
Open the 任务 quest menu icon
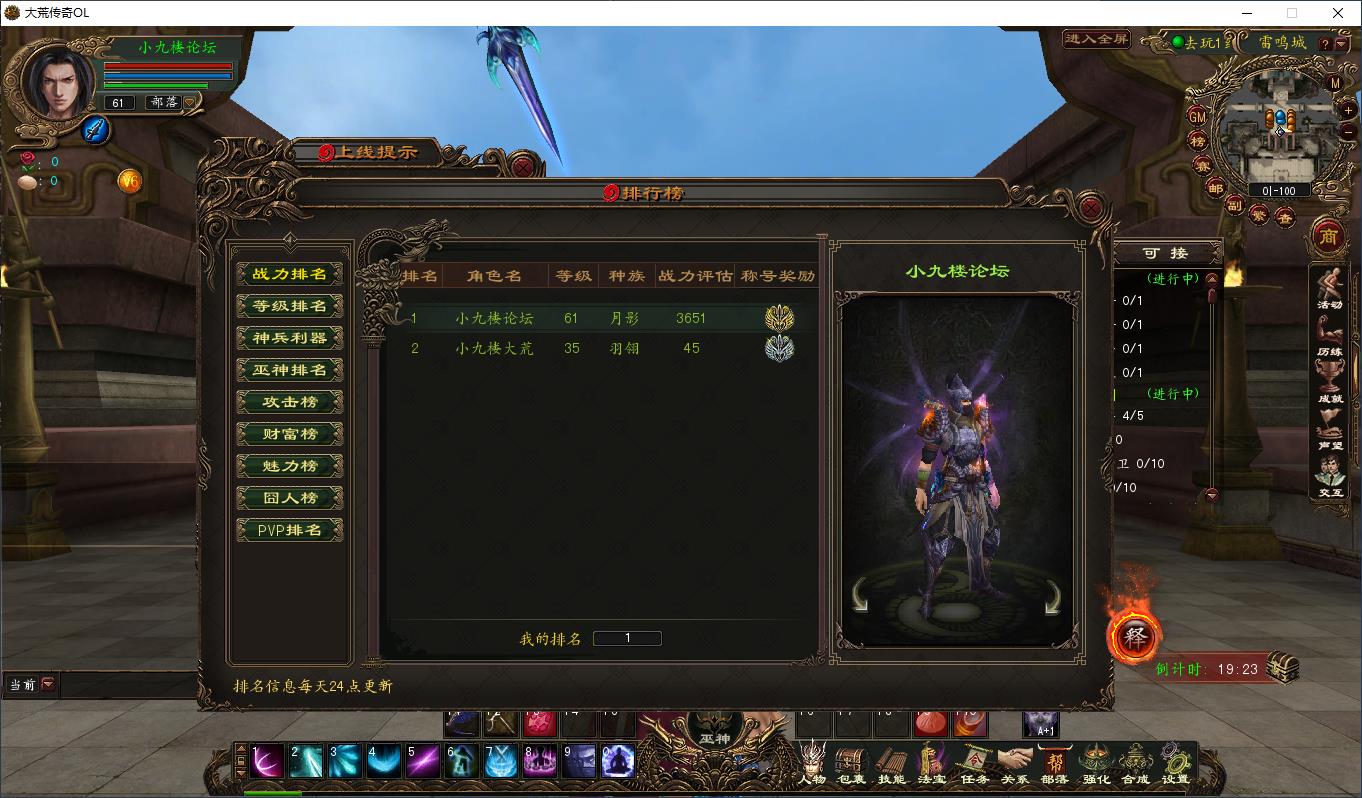point(974,764)
